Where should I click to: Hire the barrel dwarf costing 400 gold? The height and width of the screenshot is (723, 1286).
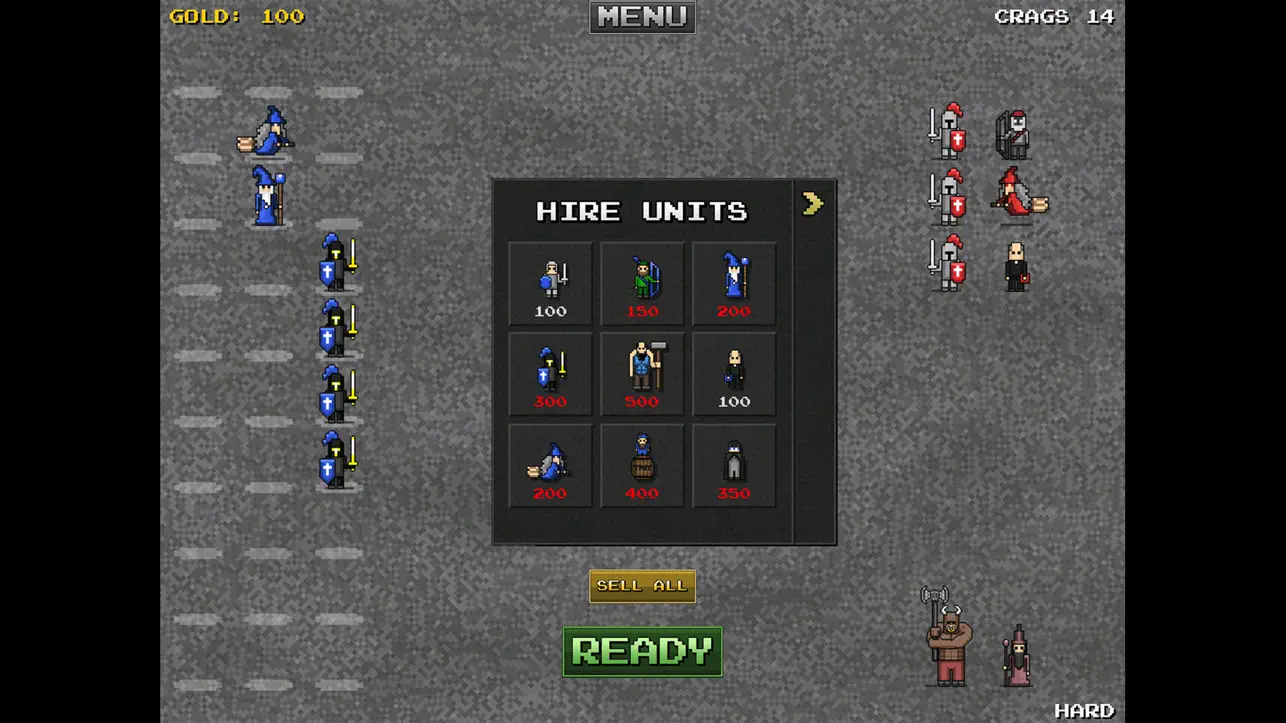(641, 465)
